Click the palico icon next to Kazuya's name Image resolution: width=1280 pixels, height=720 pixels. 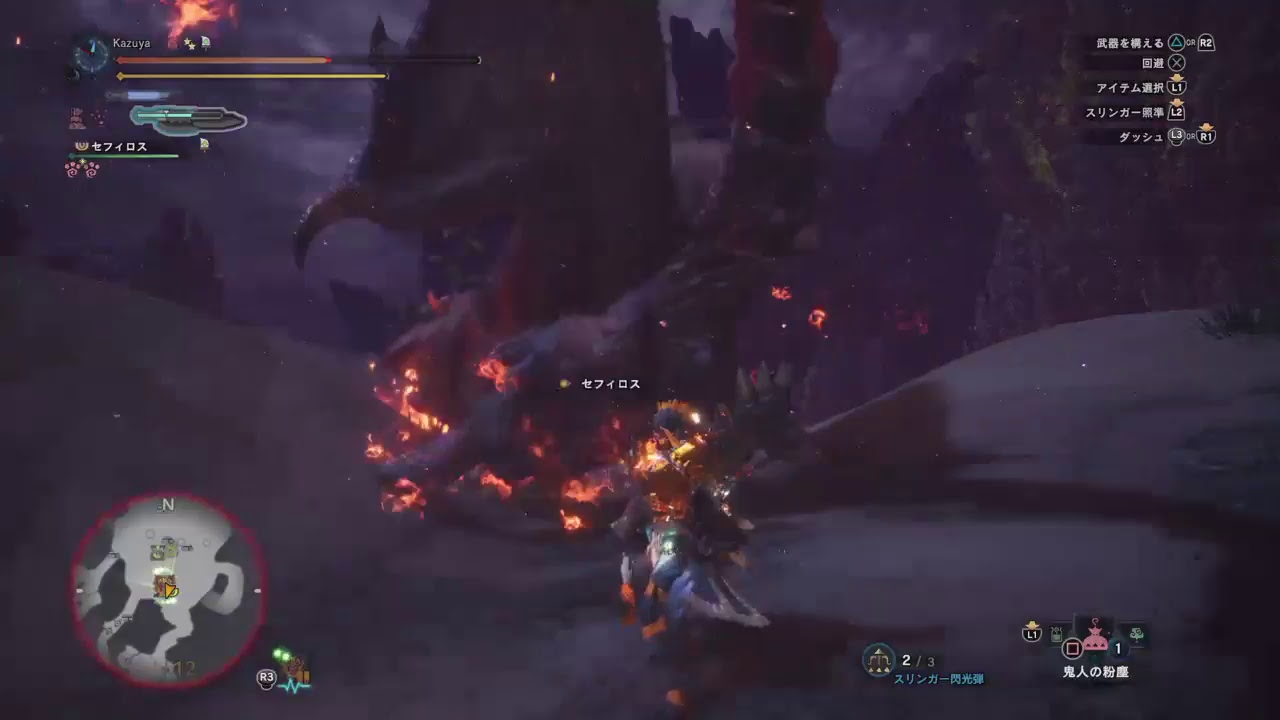click(205, 43)
